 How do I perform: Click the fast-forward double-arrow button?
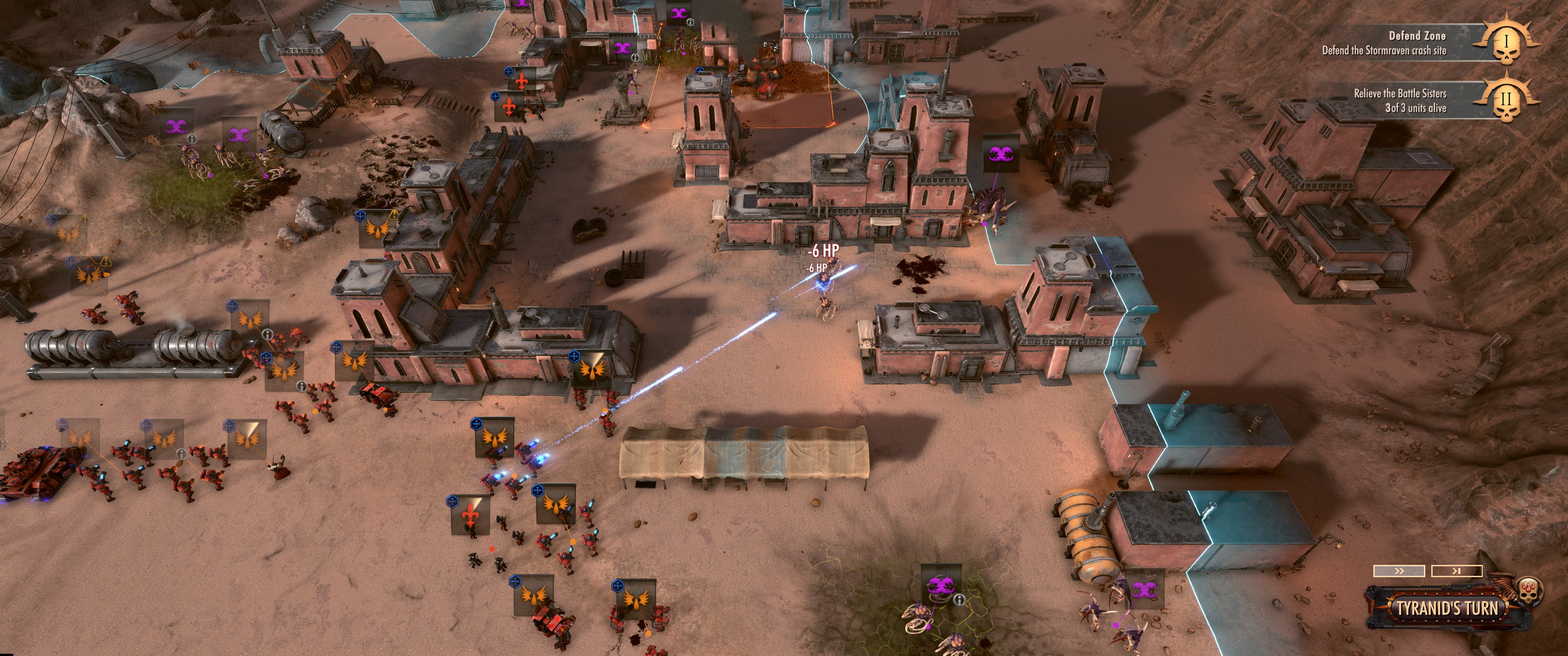coord(1399,571)
